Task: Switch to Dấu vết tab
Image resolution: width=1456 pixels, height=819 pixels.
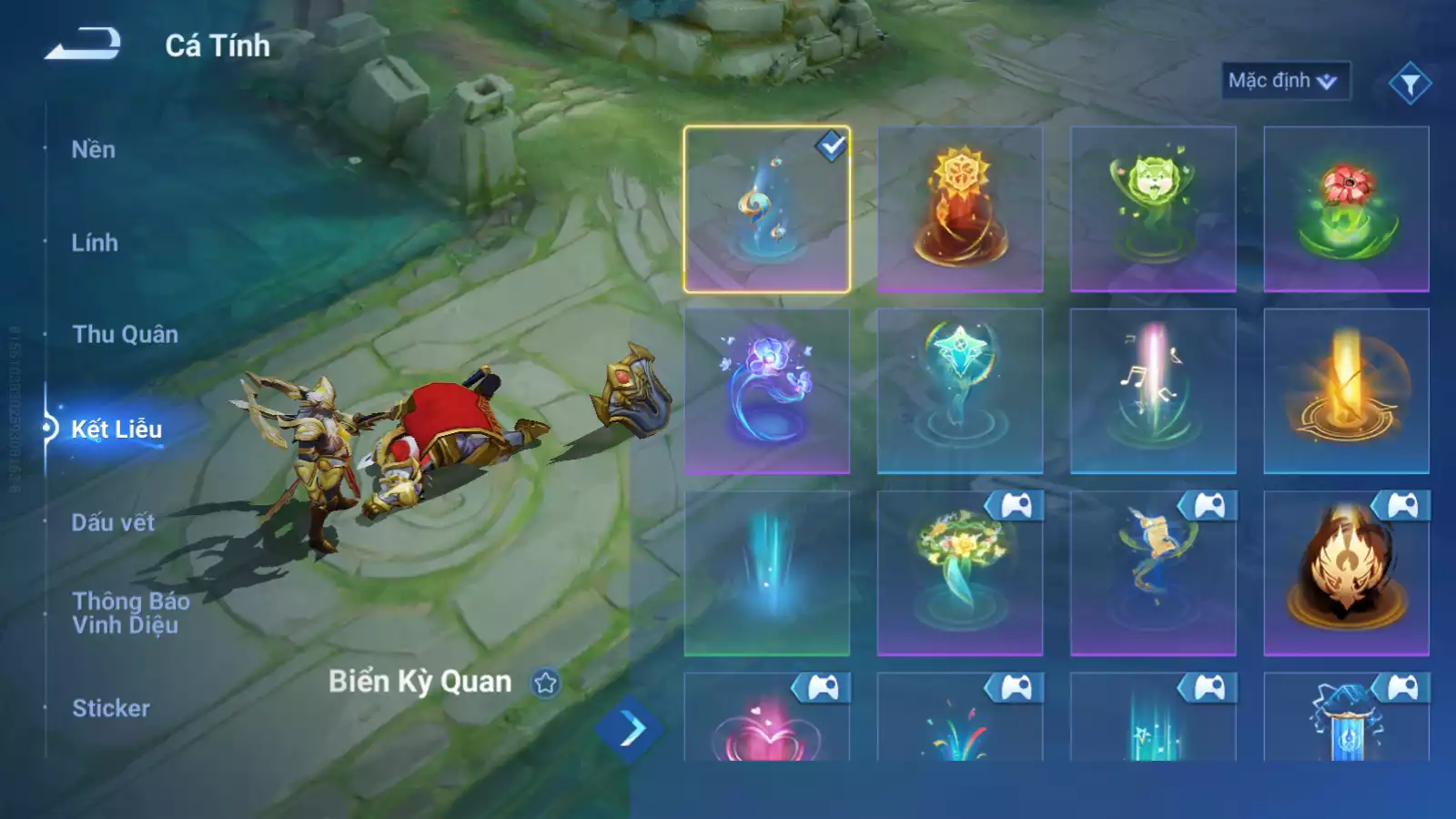Action: coord(113,522)
